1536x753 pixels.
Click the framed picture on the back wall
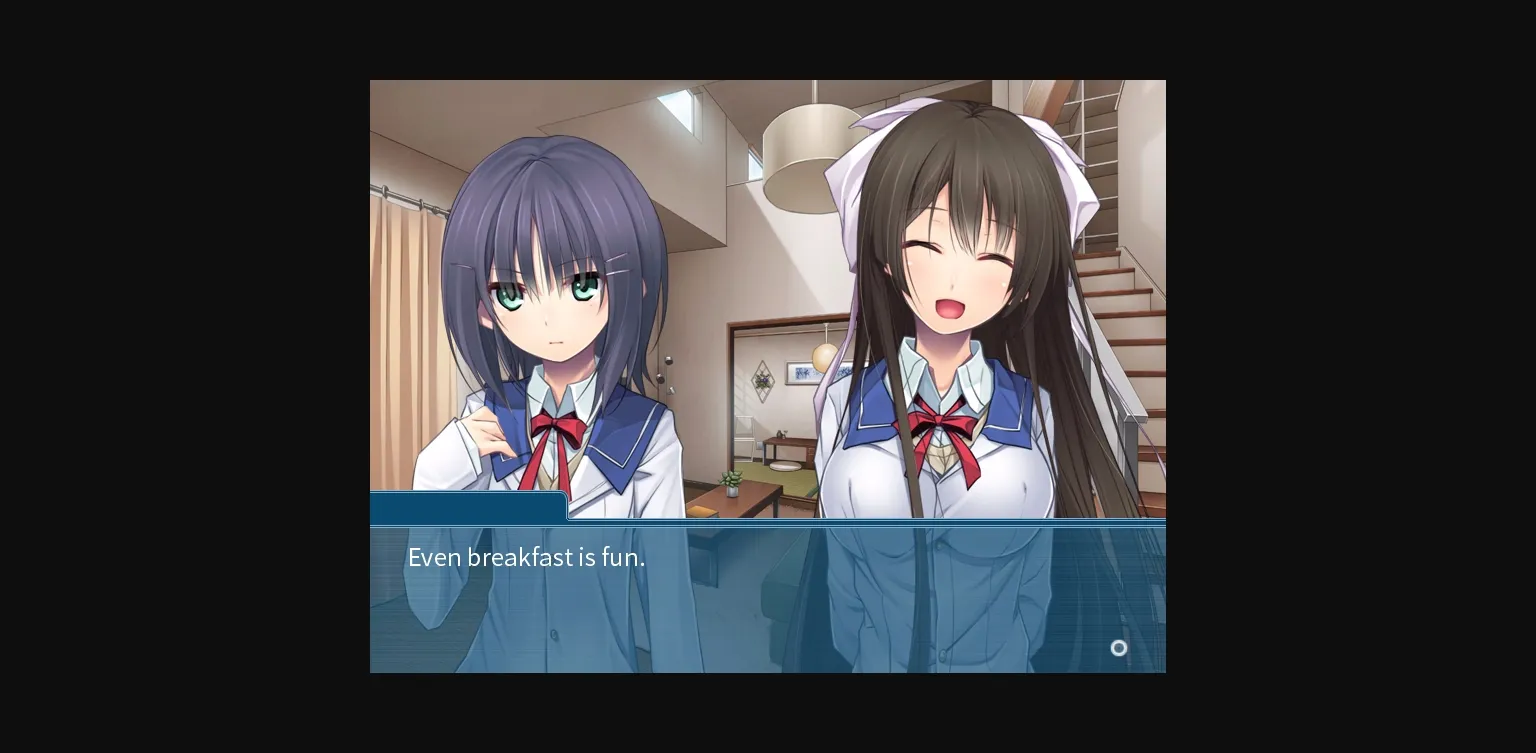[x=802, y=370]
